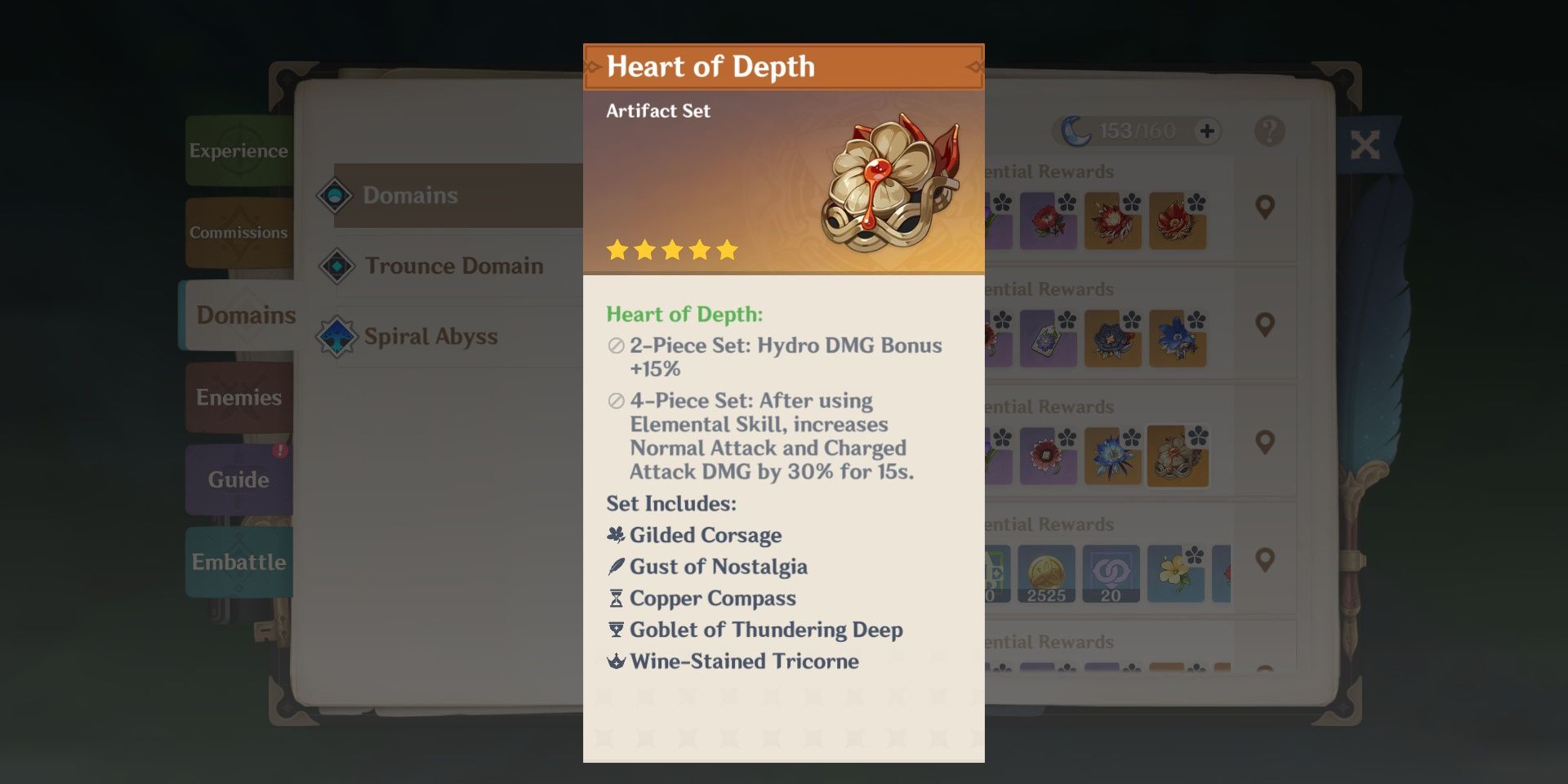This screenshot has height=784, width=1568.
Task: Select the 2525 Mora reward icon
Action: tap(1046, 573)
